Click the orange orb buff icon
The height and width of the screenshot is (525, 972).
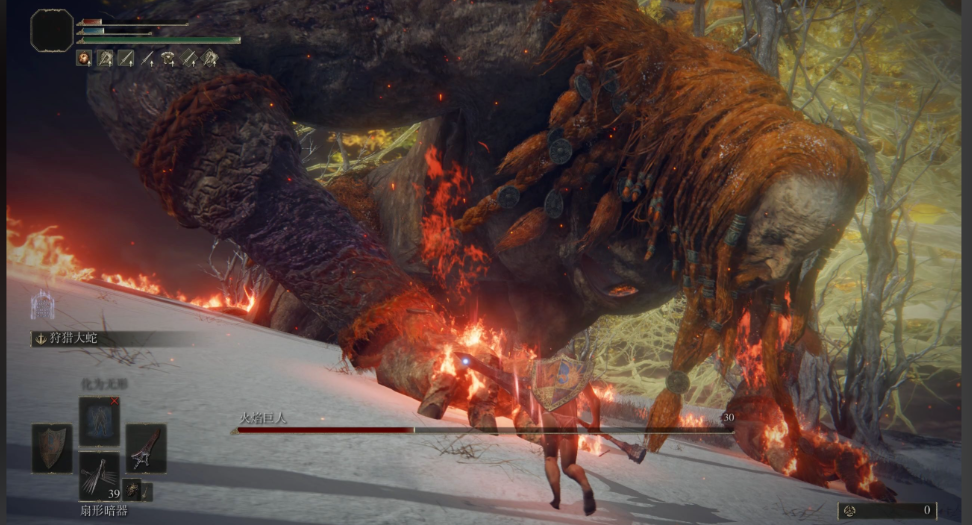(84, 59)
